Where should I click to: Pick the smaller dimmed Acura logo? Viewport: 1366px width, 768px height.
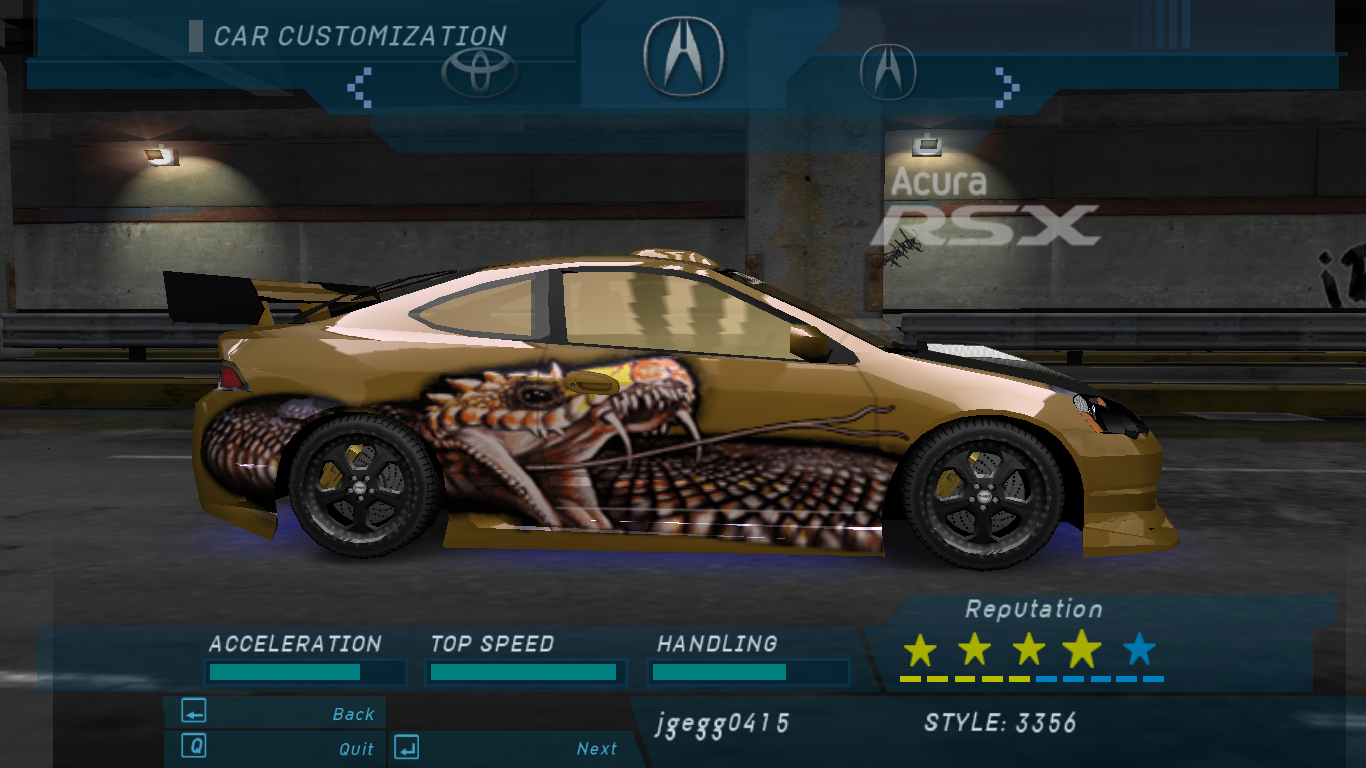click(x=888, y=72)
